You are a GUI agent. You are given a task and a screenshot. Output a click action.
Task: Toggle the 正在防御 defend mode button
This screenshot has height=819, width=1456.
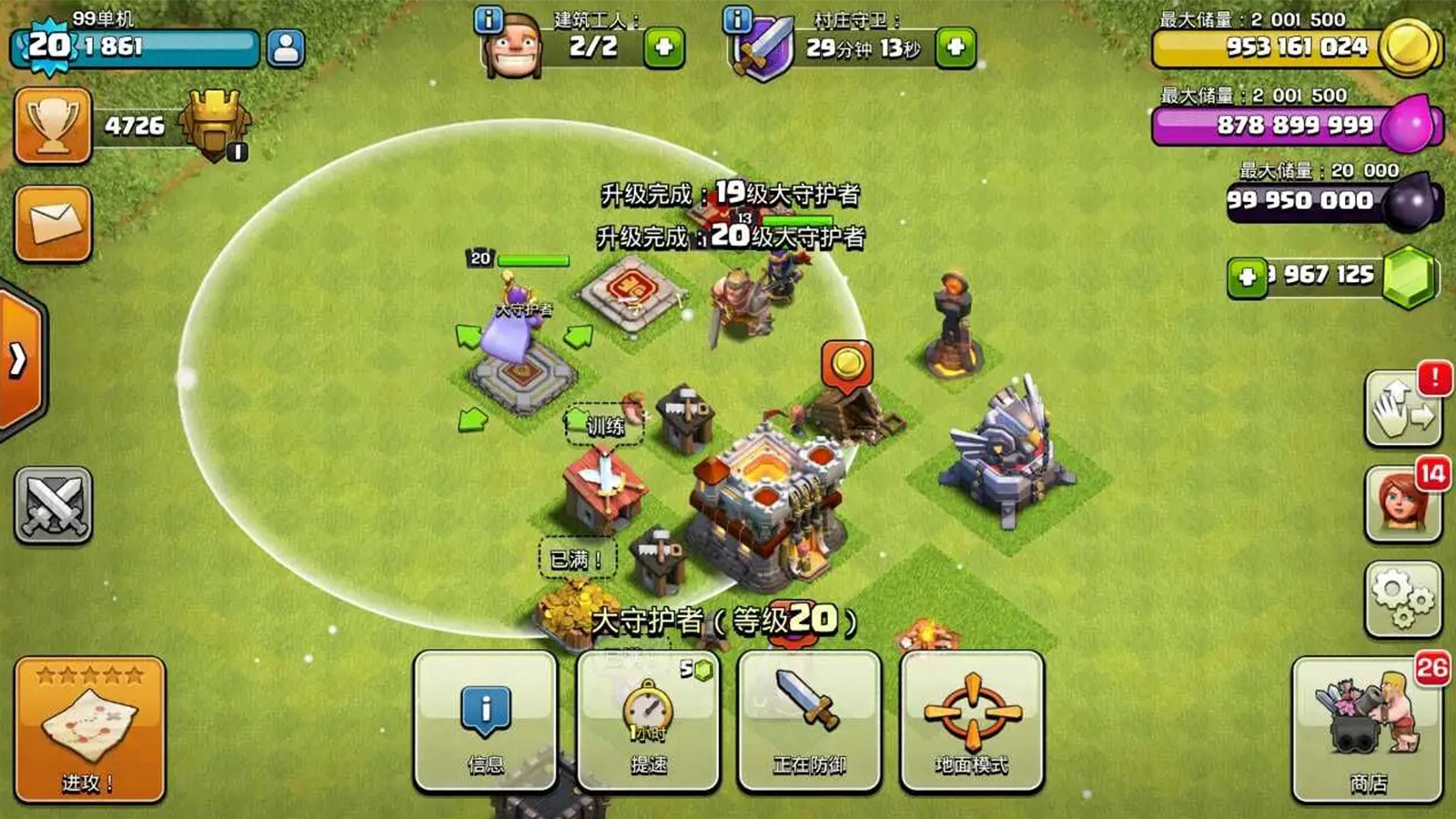(809, 721)
